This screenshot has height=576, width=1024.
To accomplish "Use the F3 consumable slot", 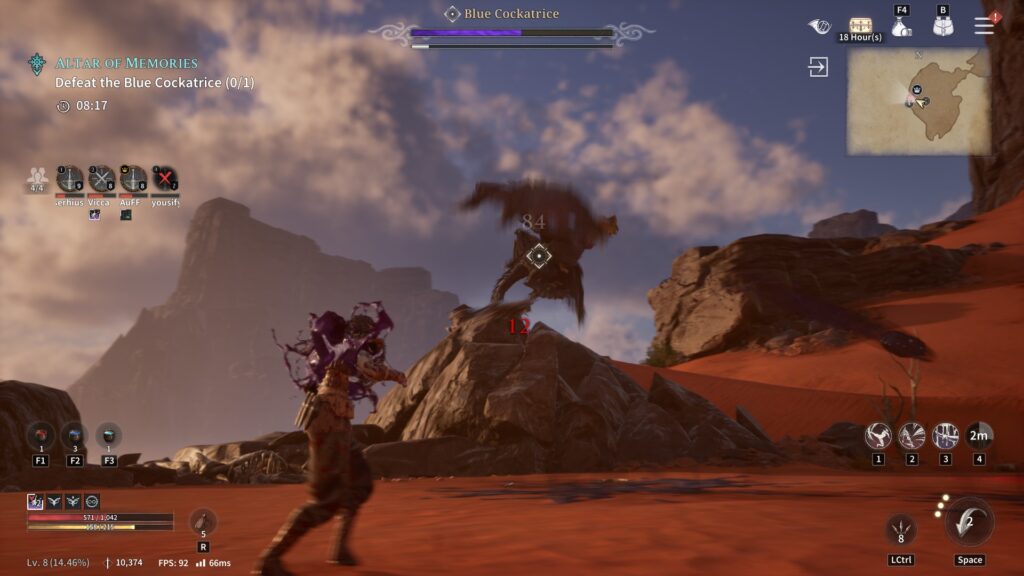I will 109,436.
